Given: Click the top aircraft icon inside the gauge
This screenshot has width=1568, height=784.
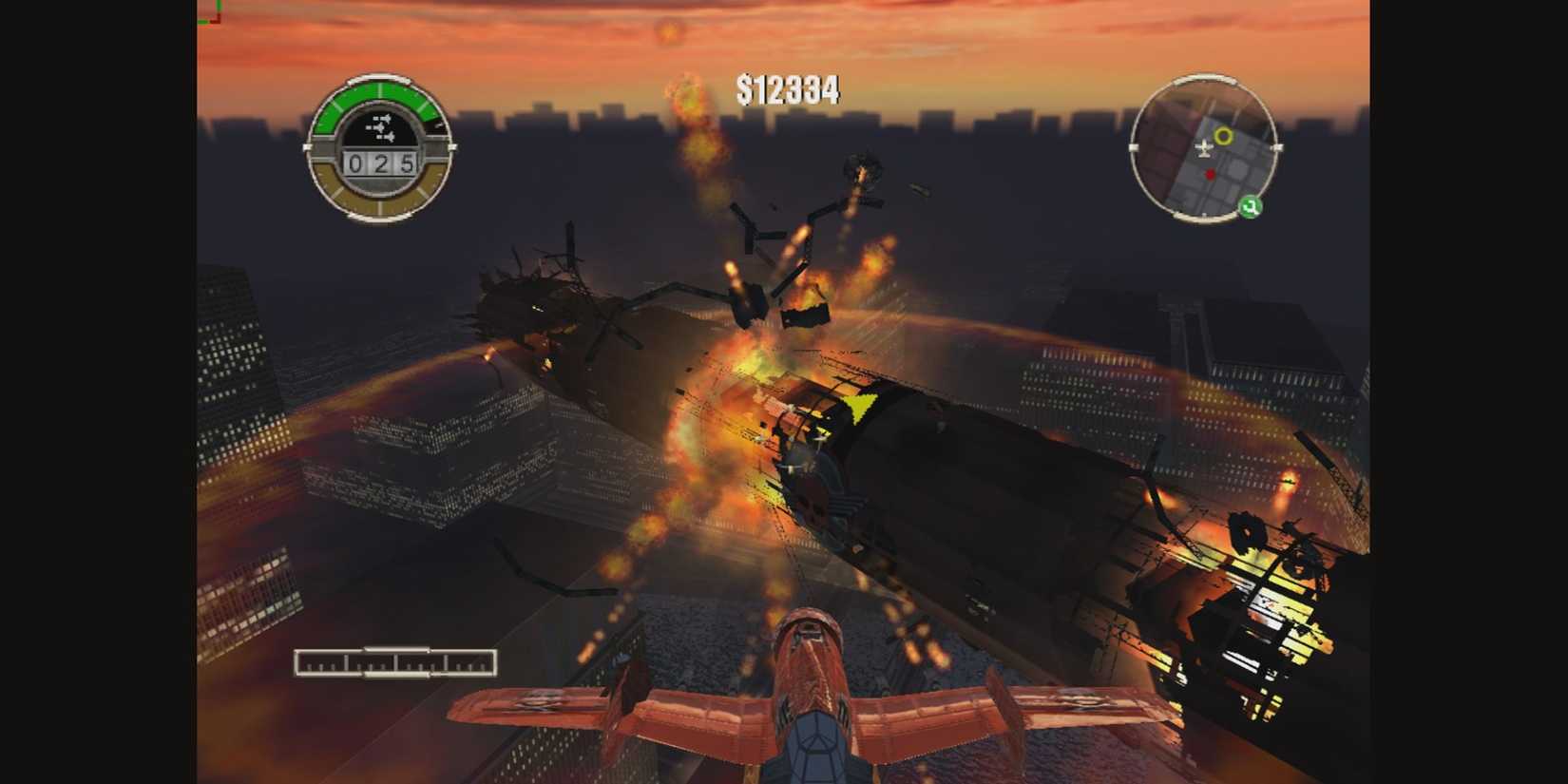Looking at the screenshot, I should click(384, 118).
